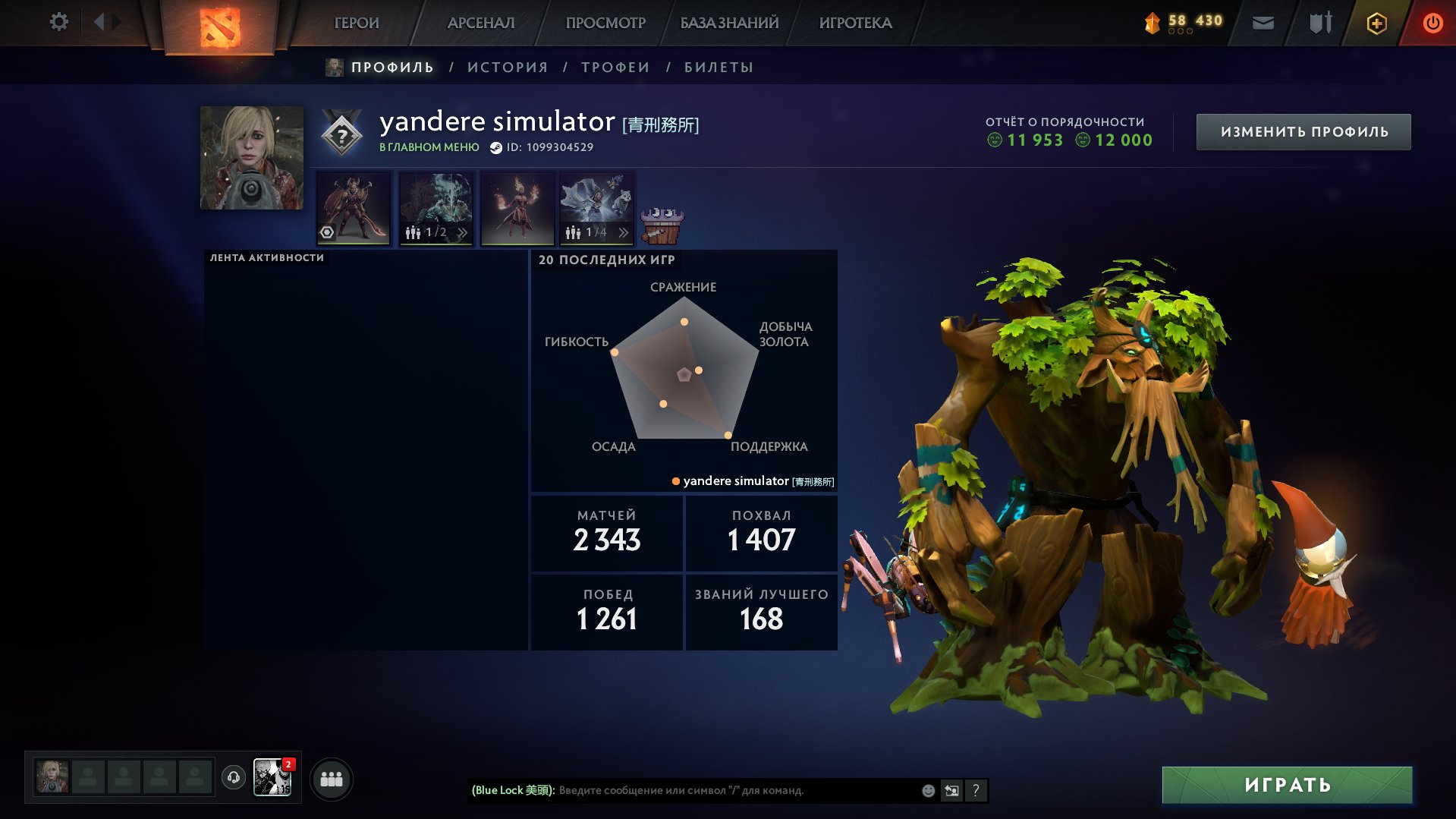This screenshot has height=819, width=1456.
Task: Open the settings gear
Action: point(58,22)
